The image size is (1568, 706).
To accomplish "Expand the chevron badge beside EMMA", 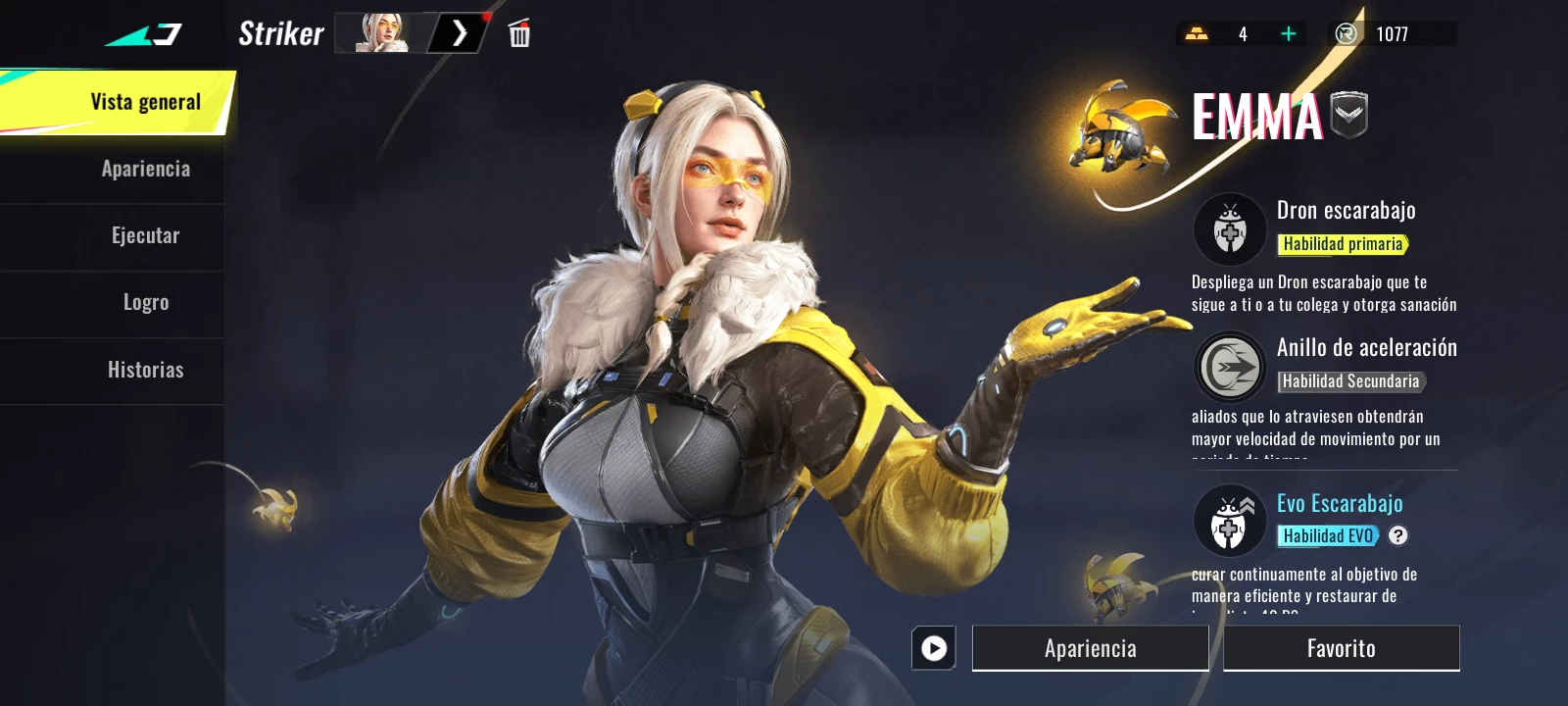I will coord(1348,115).
